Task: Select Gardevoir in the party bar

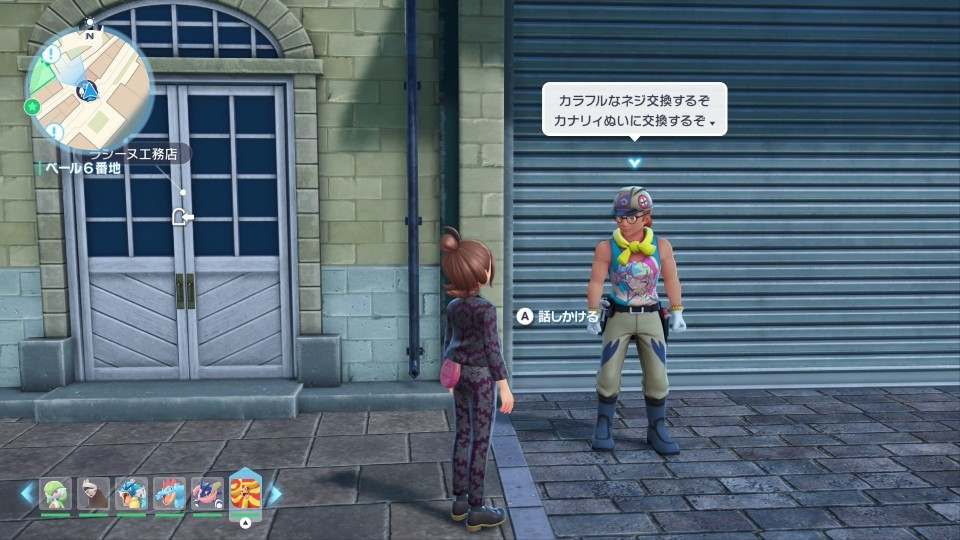Action: click(x=55, y=494)
